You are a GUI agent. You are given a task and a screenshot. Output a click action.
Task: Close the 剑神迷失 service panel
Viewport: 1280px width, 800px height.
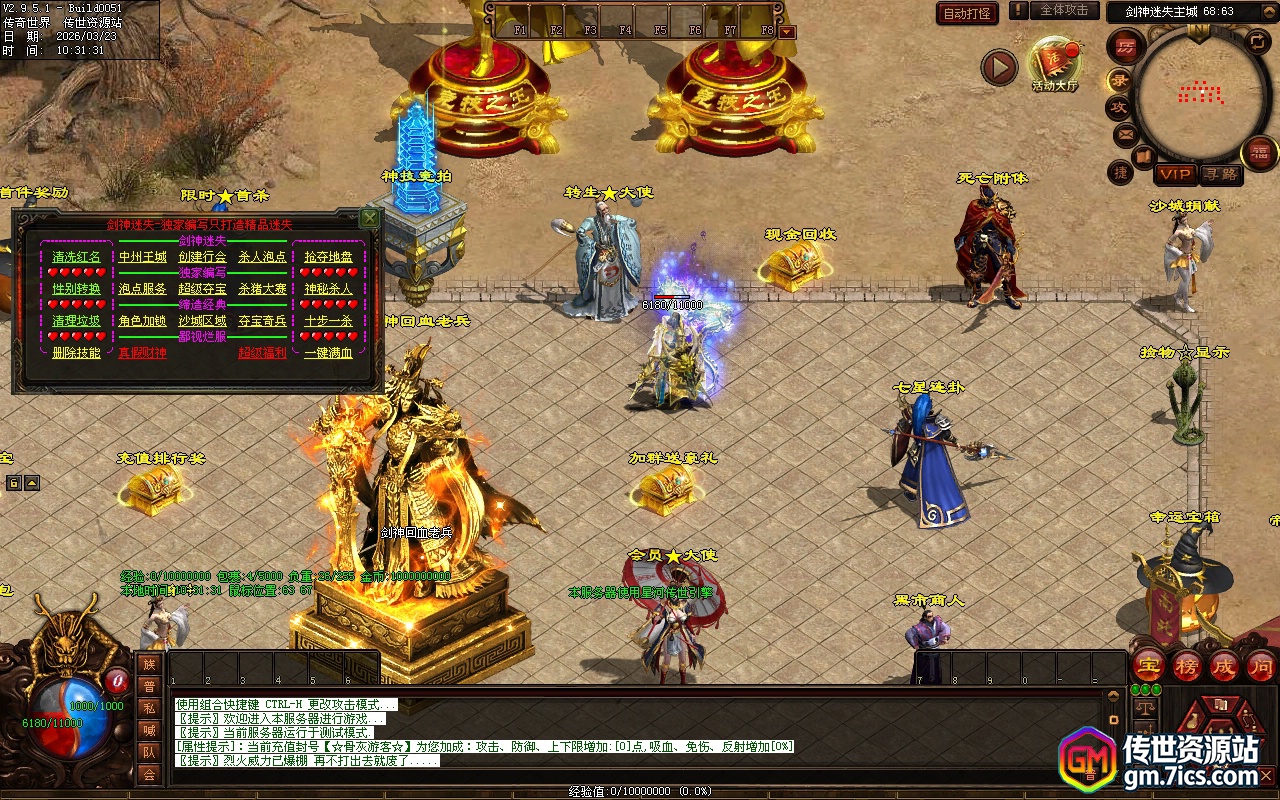[370, 217]
